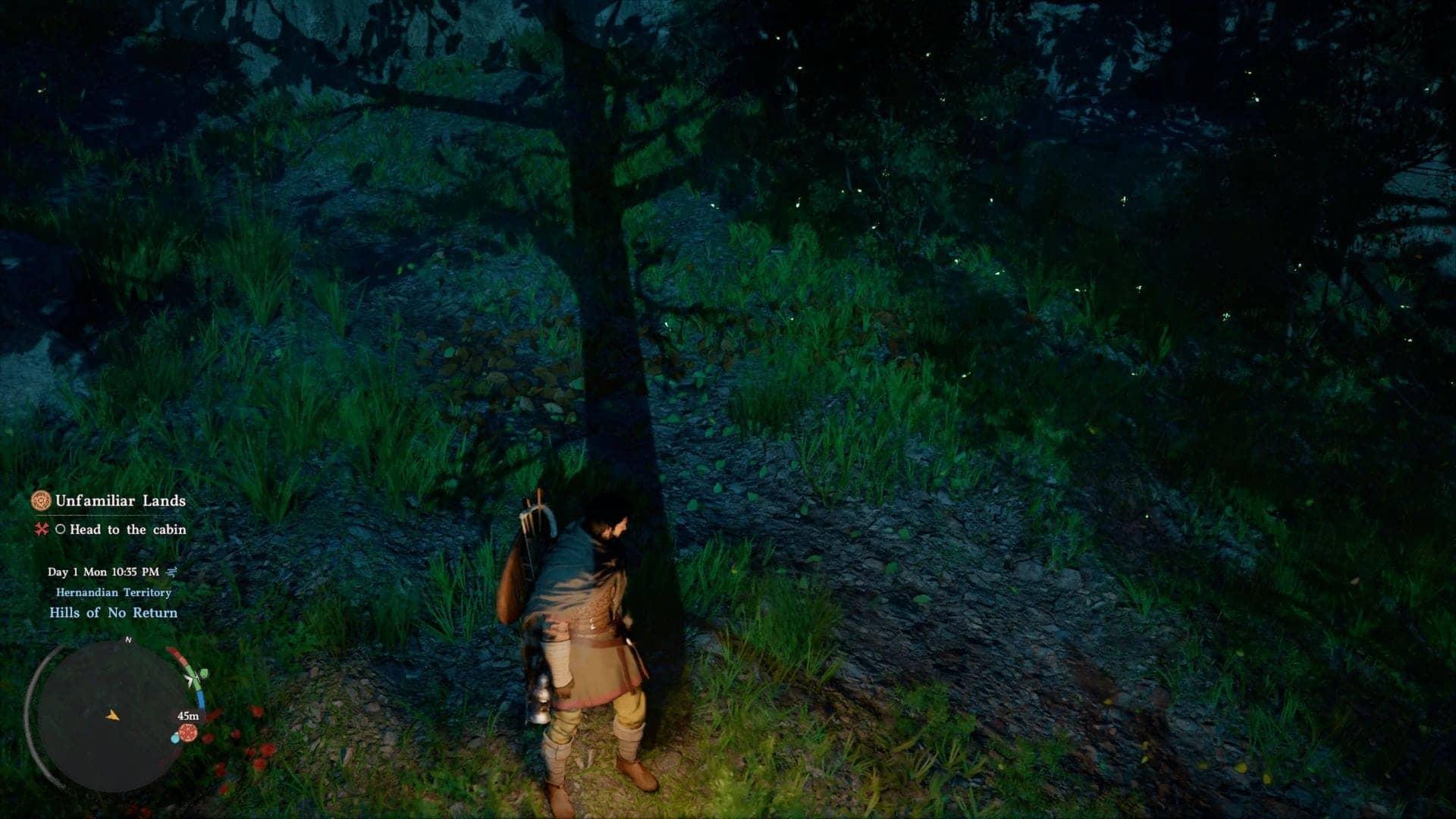Select the green dot on the minimap edge

(x=205, y=672)
